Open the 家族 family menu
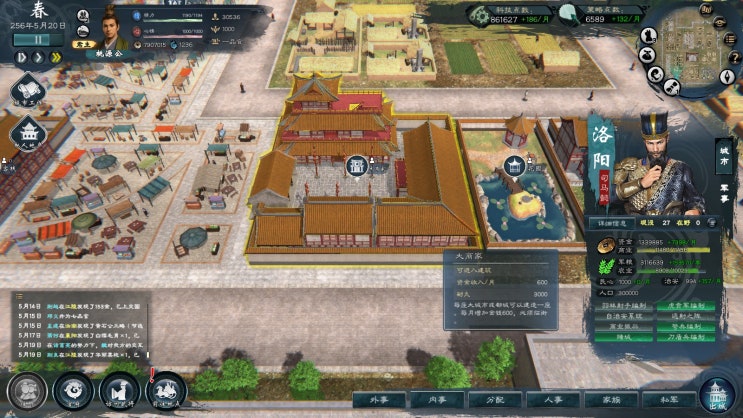Image resolution: width=743 pixels, height=418 pixels. (609, 399)
